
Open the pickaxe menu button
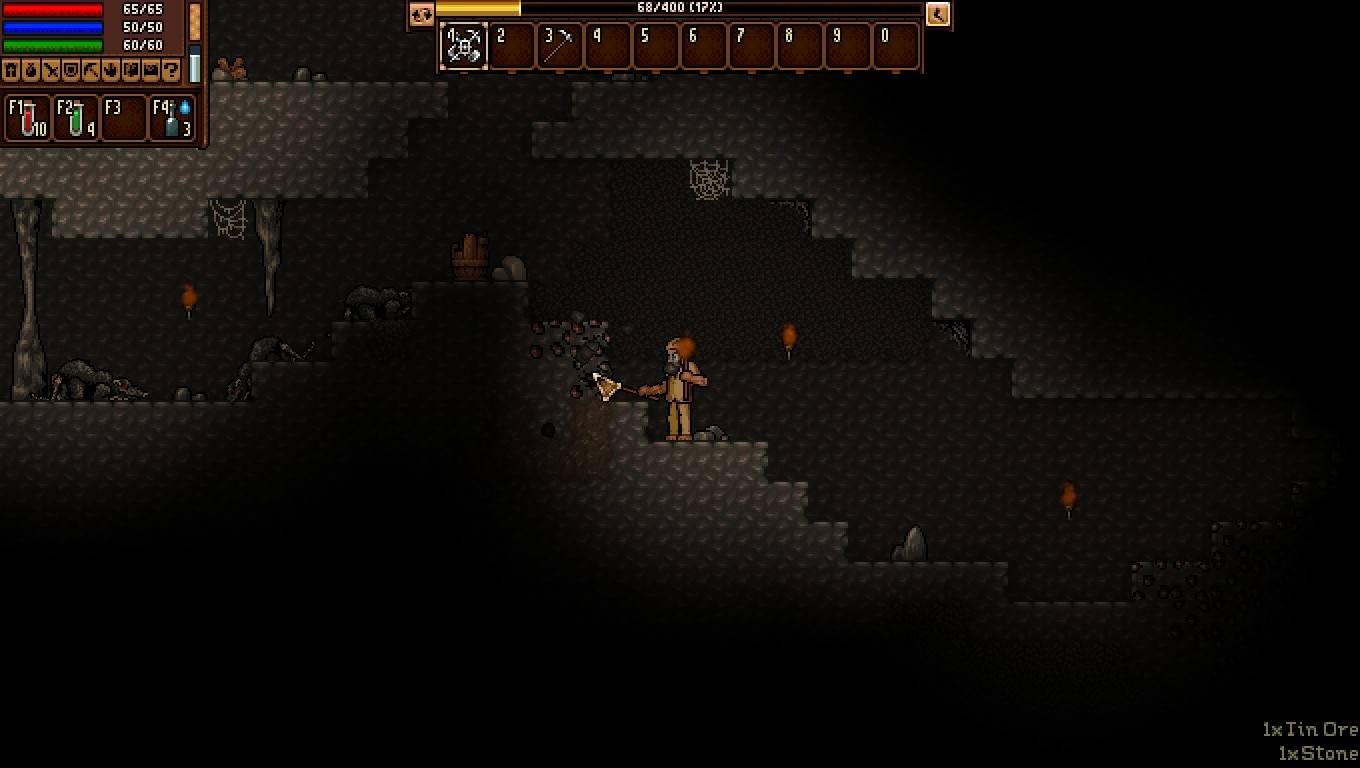[91, 70]
